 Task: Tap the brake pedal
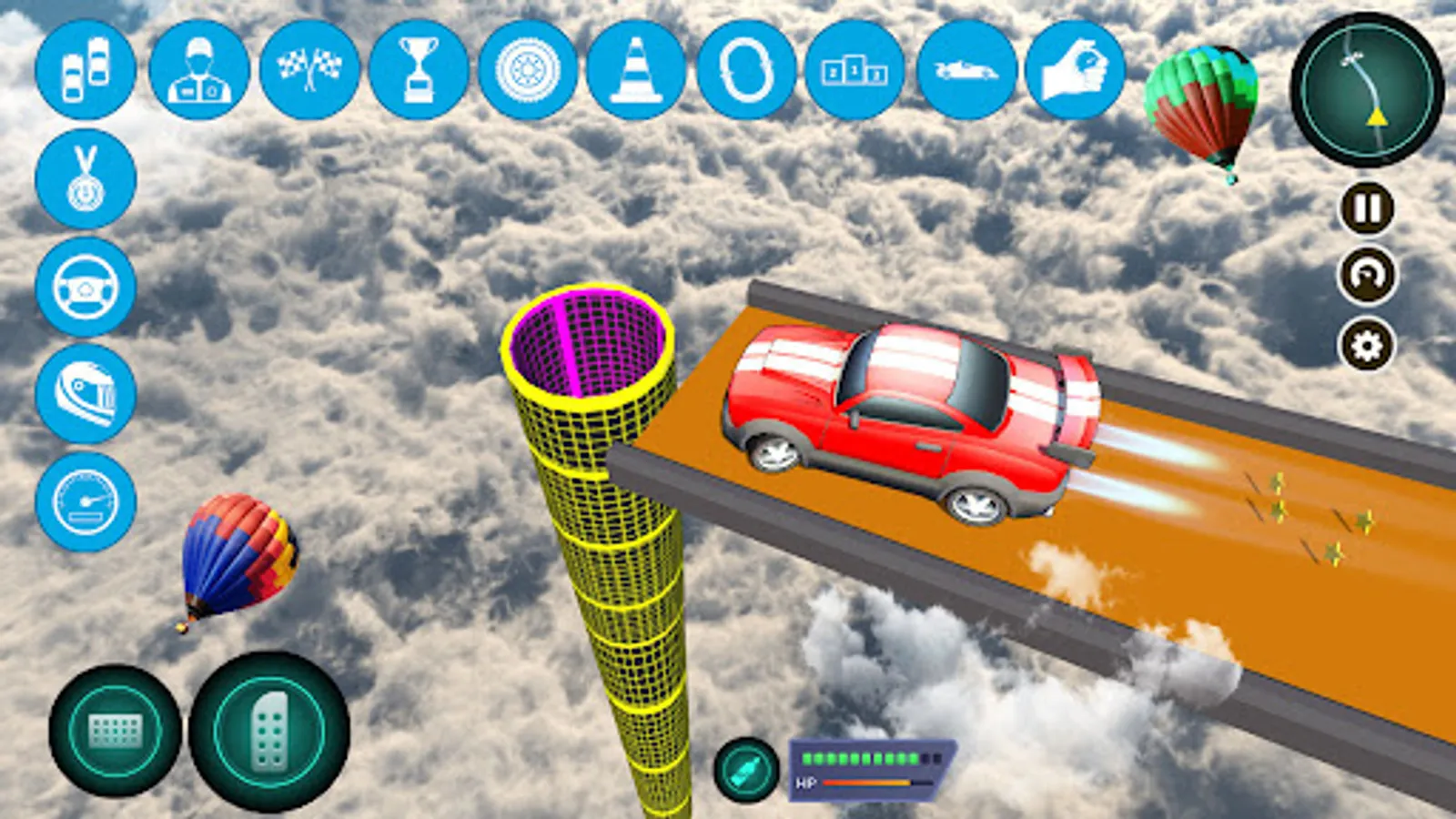pyautogui.click(x=116, y=731)
